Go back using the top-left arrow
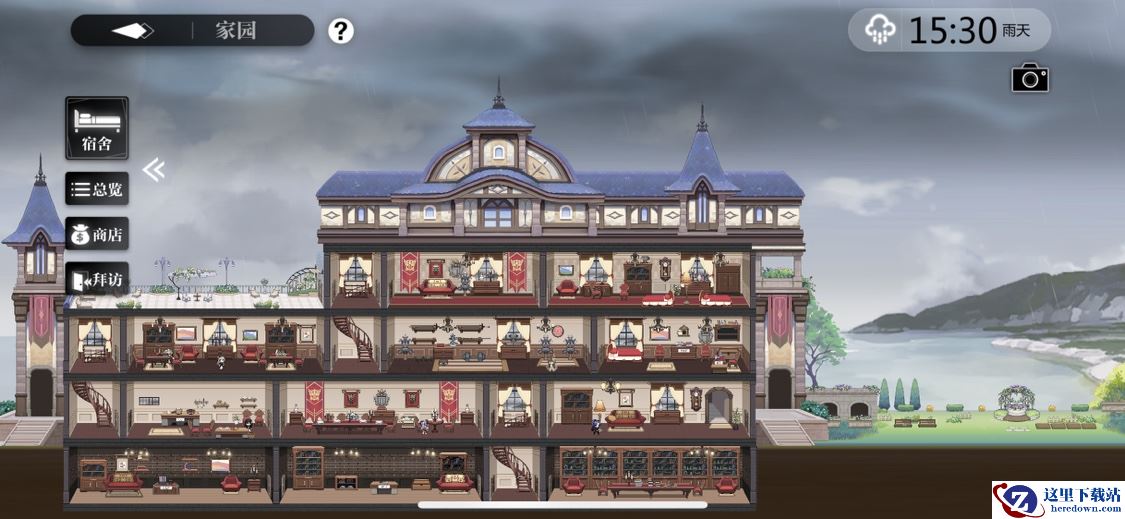The height and width of the screenshot is (519, 1125). coord(132,31)
